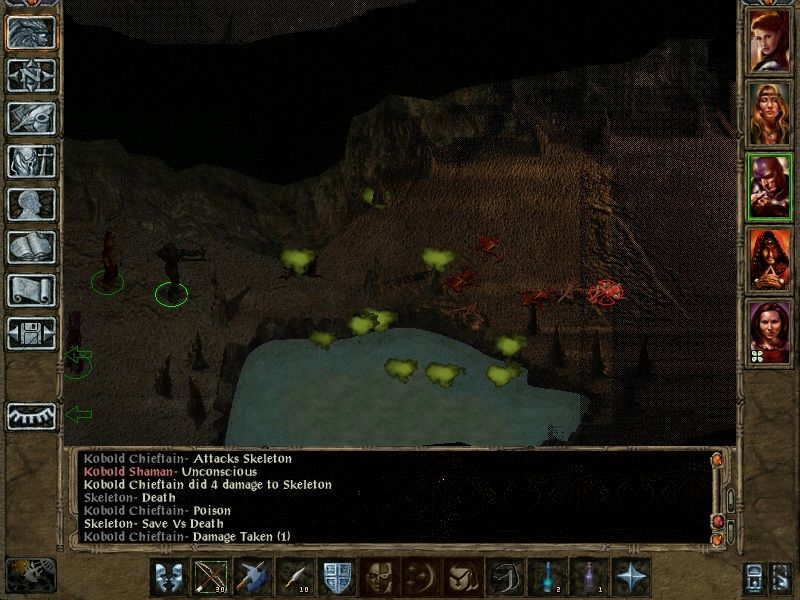The width and height of the screenshot is (800, 600).
Task: Click the closed-eye button on left panel
Action: [x=31, y=415]
